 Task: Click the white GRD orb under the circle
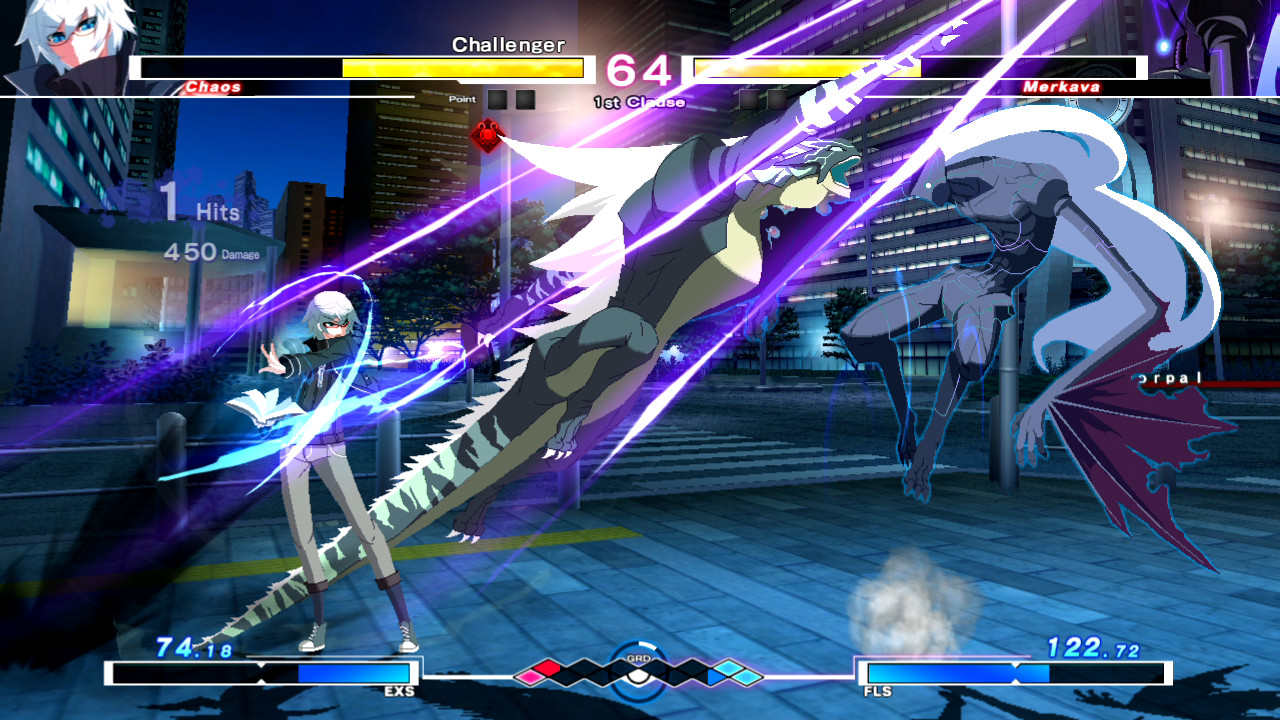[x=637, y=676]
